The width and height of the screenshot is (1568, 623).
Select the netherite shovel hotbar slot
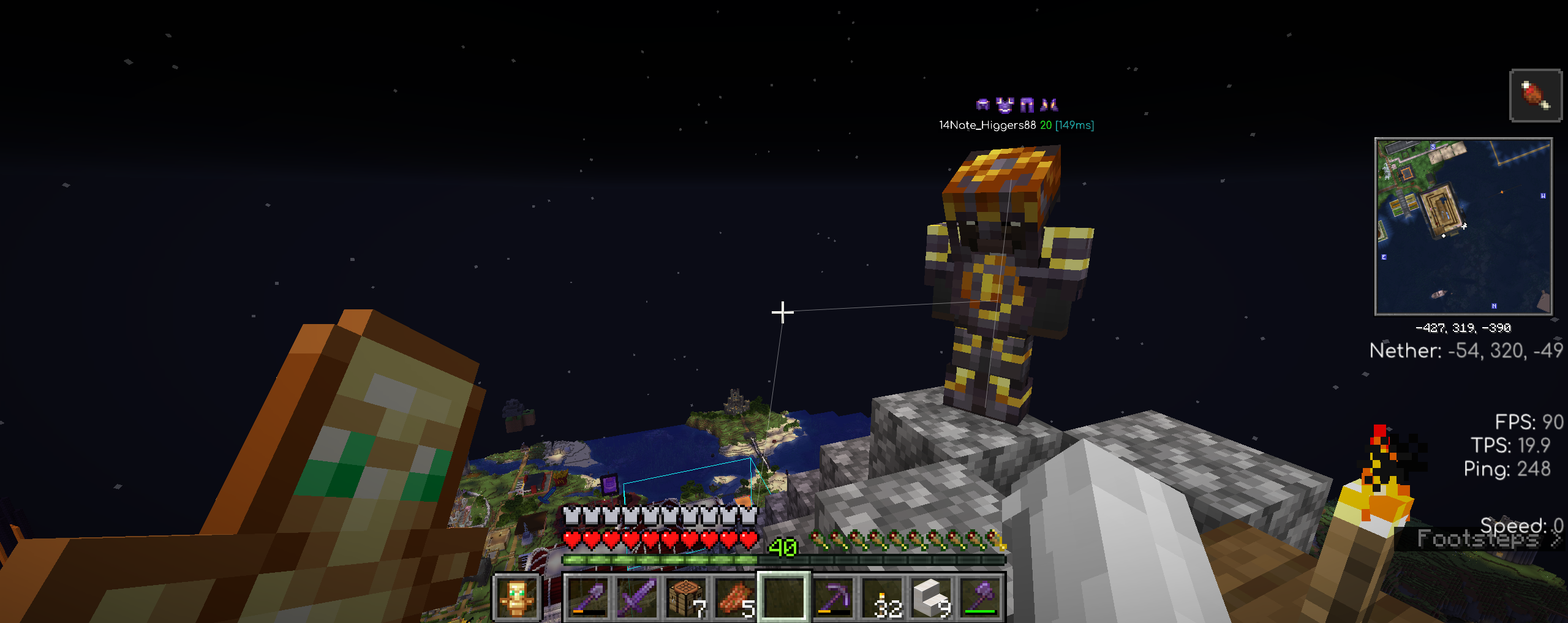point(587,597)
